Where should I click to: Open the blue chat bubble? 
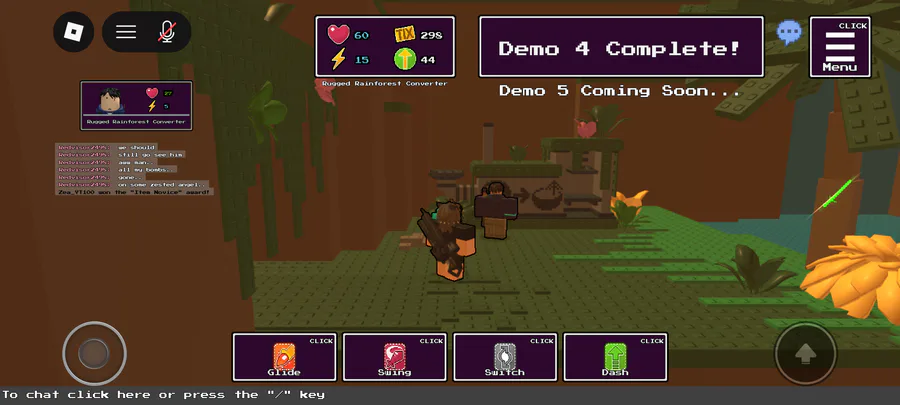pyautogui.click(x=789, y=33)
